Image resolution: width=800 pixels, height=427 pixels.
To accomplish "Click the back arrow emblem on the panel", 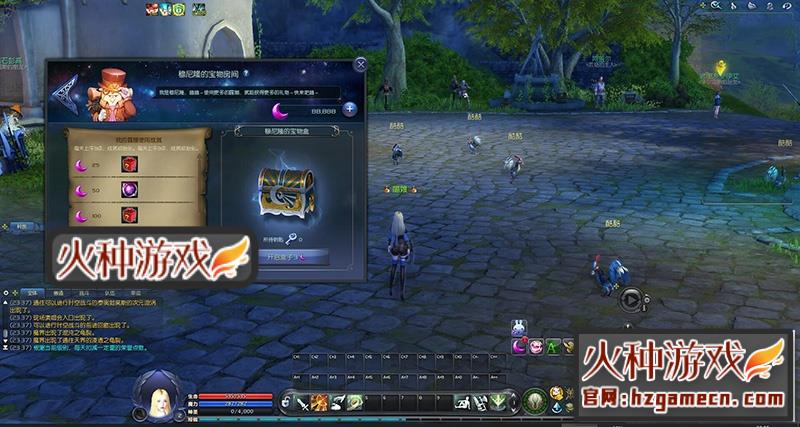I will 64,95.
